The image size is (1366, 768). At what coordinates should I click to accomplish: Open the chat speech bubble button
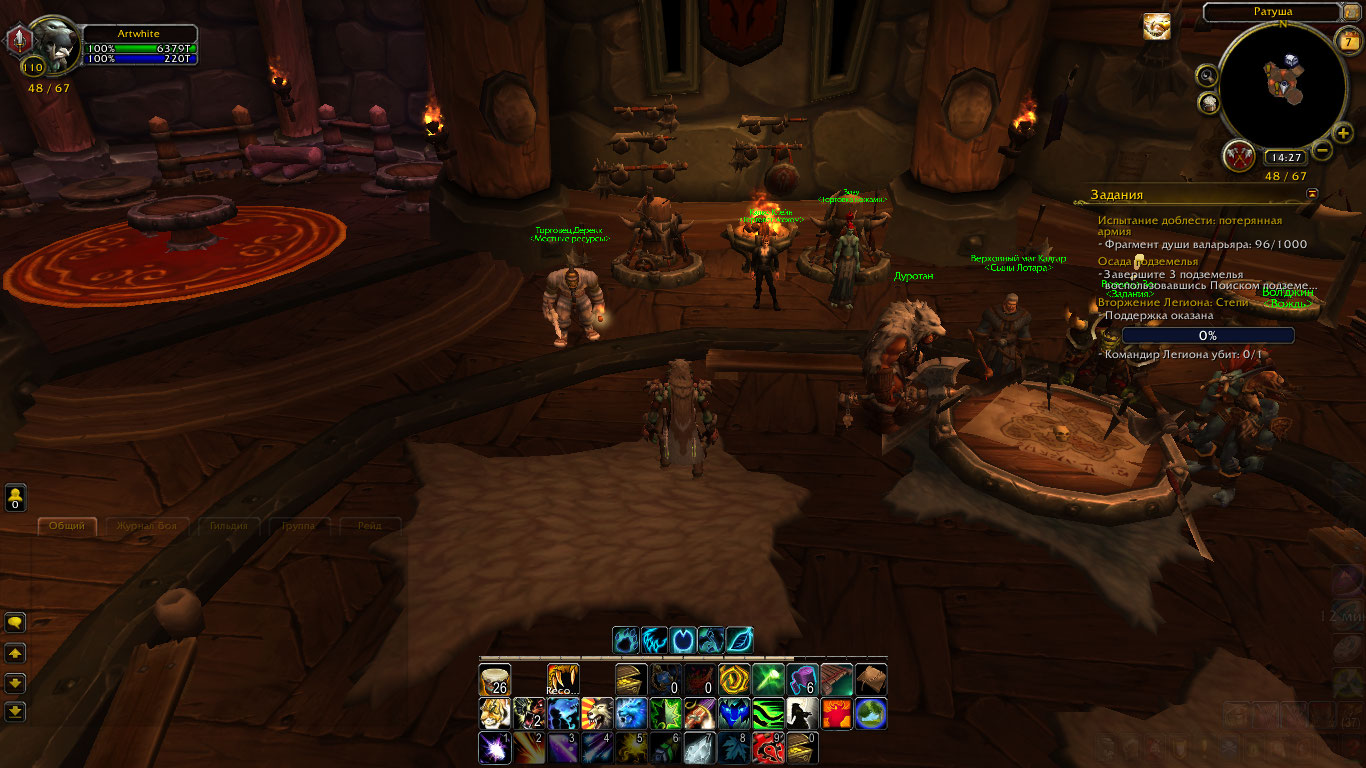[15, 622]
